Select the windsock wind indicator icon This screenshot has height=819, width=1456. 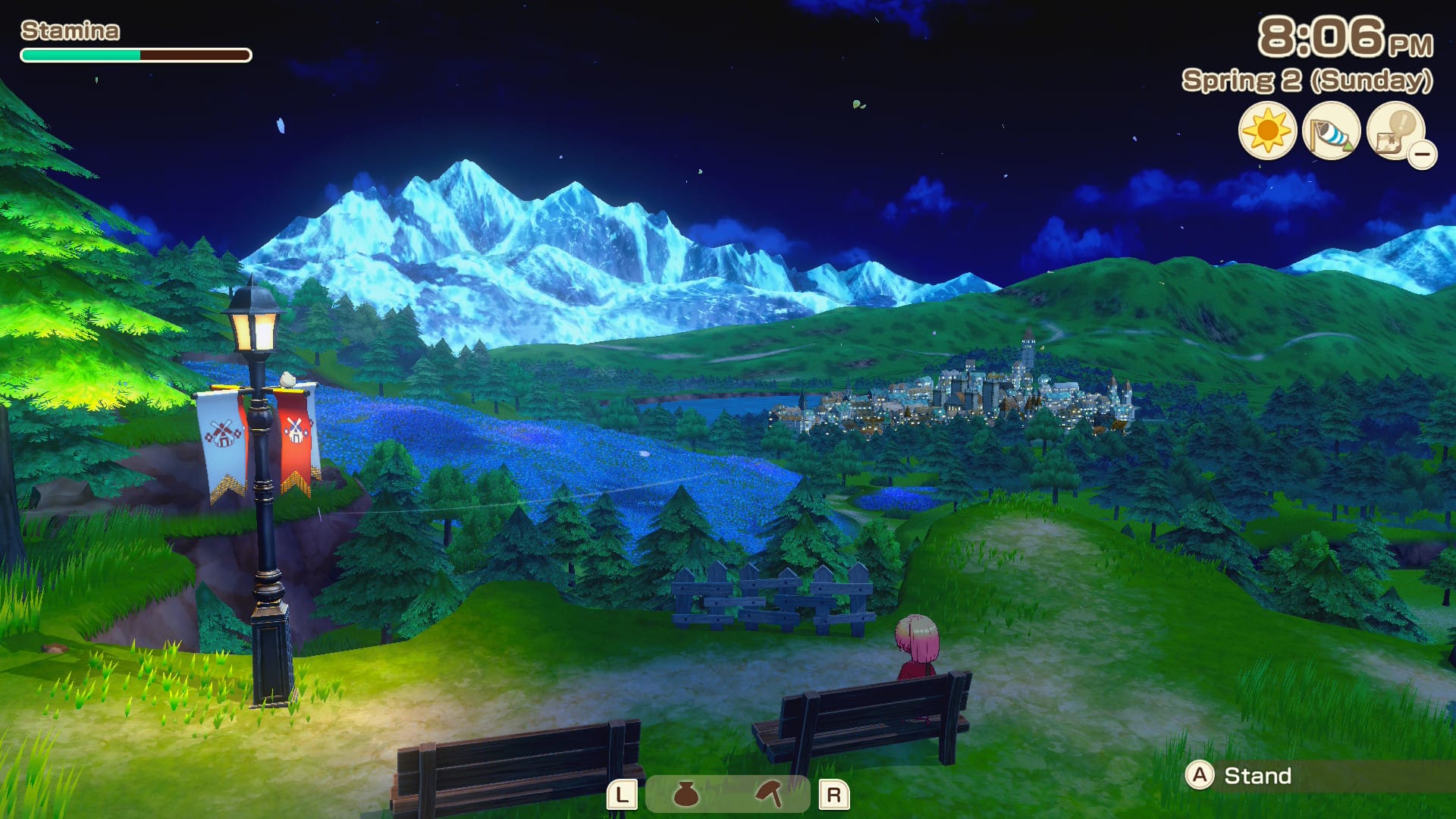1331,131
